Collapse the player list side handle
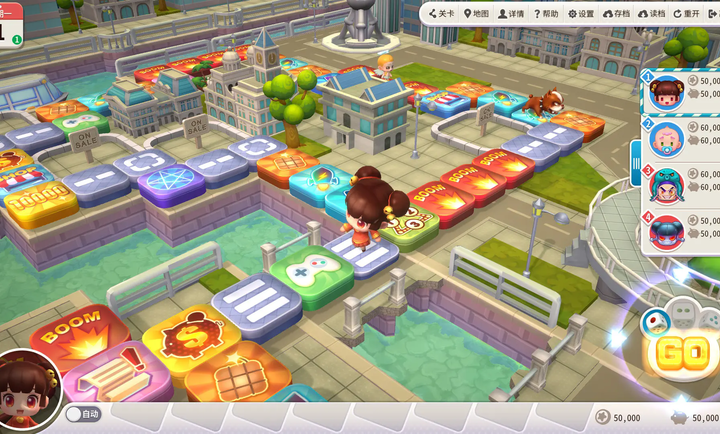The image size is (720, 434). click(635, 160)
